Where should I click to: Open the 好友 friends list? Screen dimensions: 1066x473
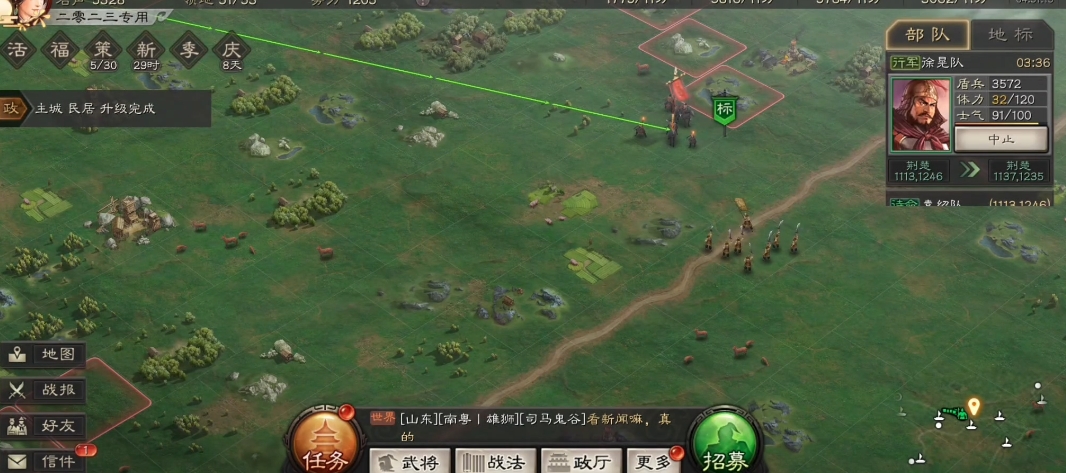[x=44, y=426]
